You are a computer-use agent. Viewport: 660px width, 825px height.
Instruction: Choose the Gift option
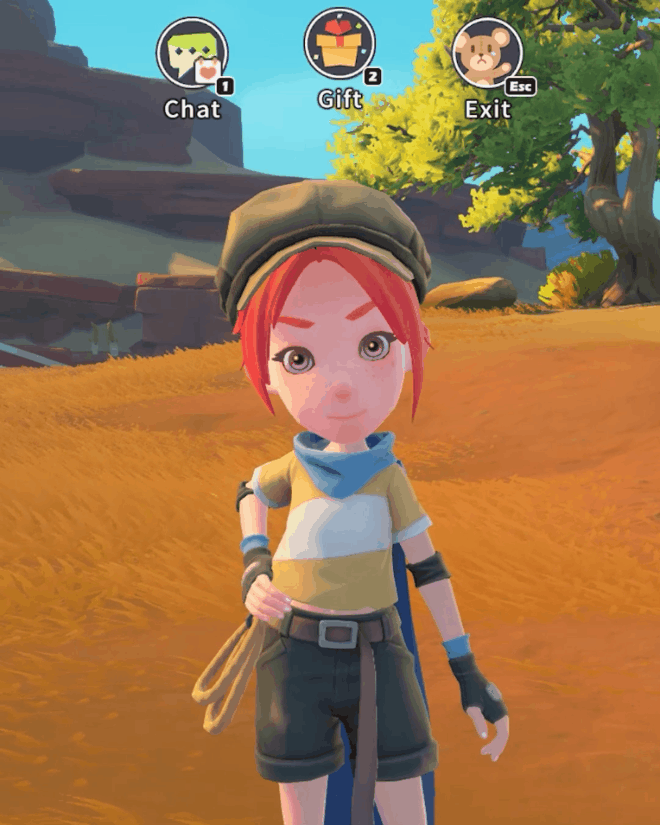[339, 45]
